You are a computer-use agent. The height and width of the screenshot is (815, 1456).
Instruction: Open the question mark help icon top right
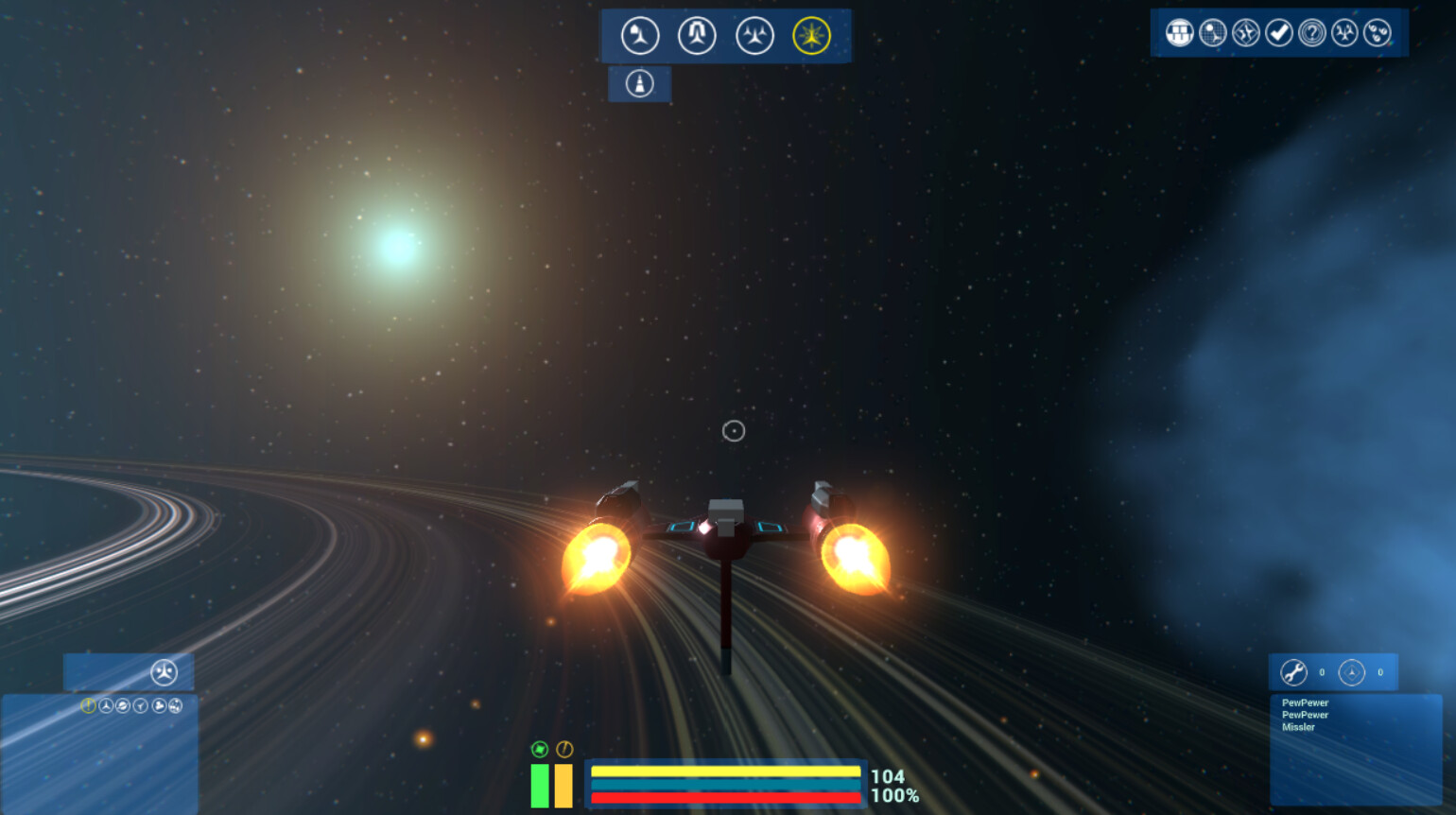1310,33
